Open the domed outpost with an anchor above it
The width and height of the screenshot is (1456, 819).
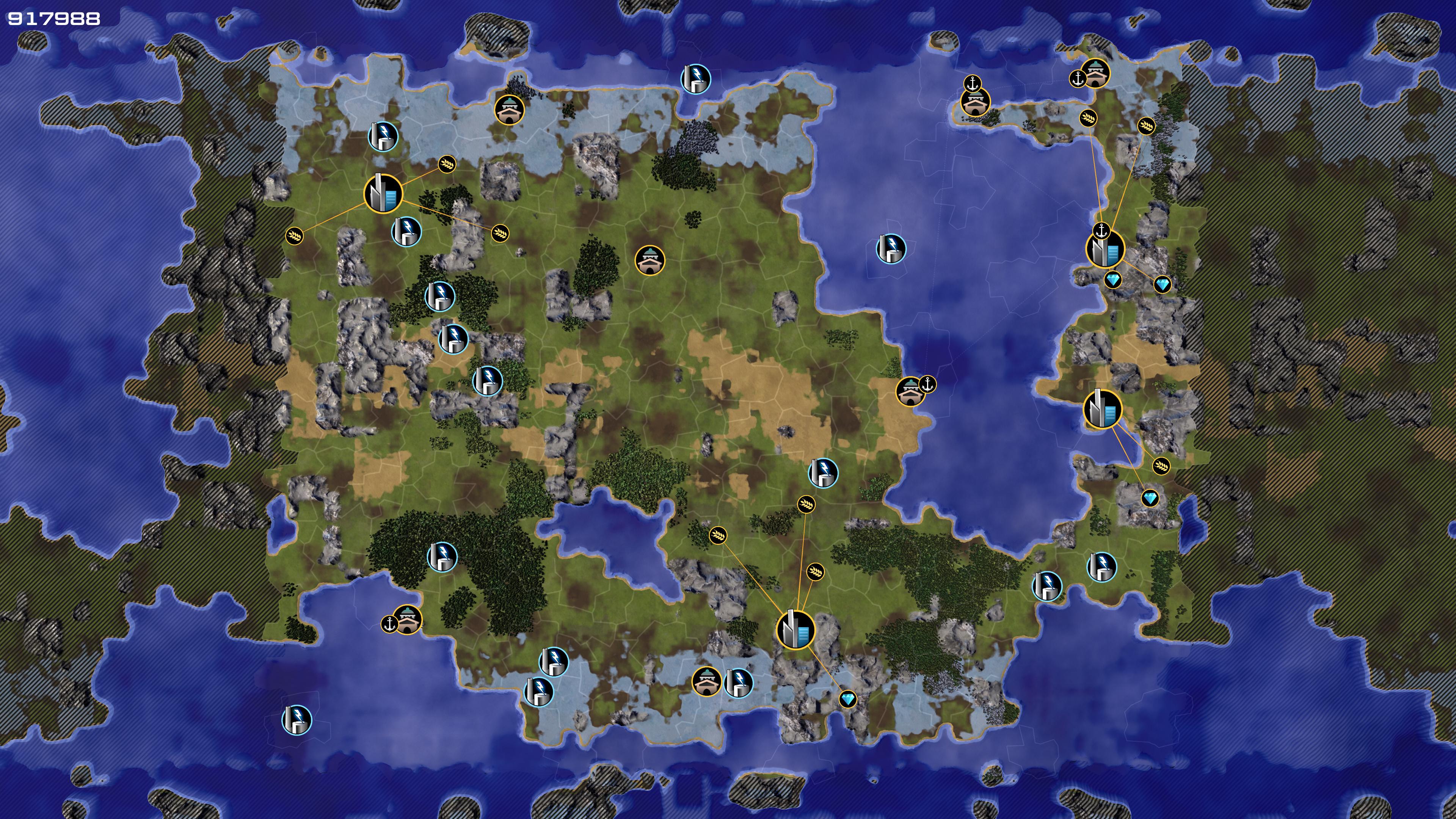pyautogui.click(x=974, y=102)
